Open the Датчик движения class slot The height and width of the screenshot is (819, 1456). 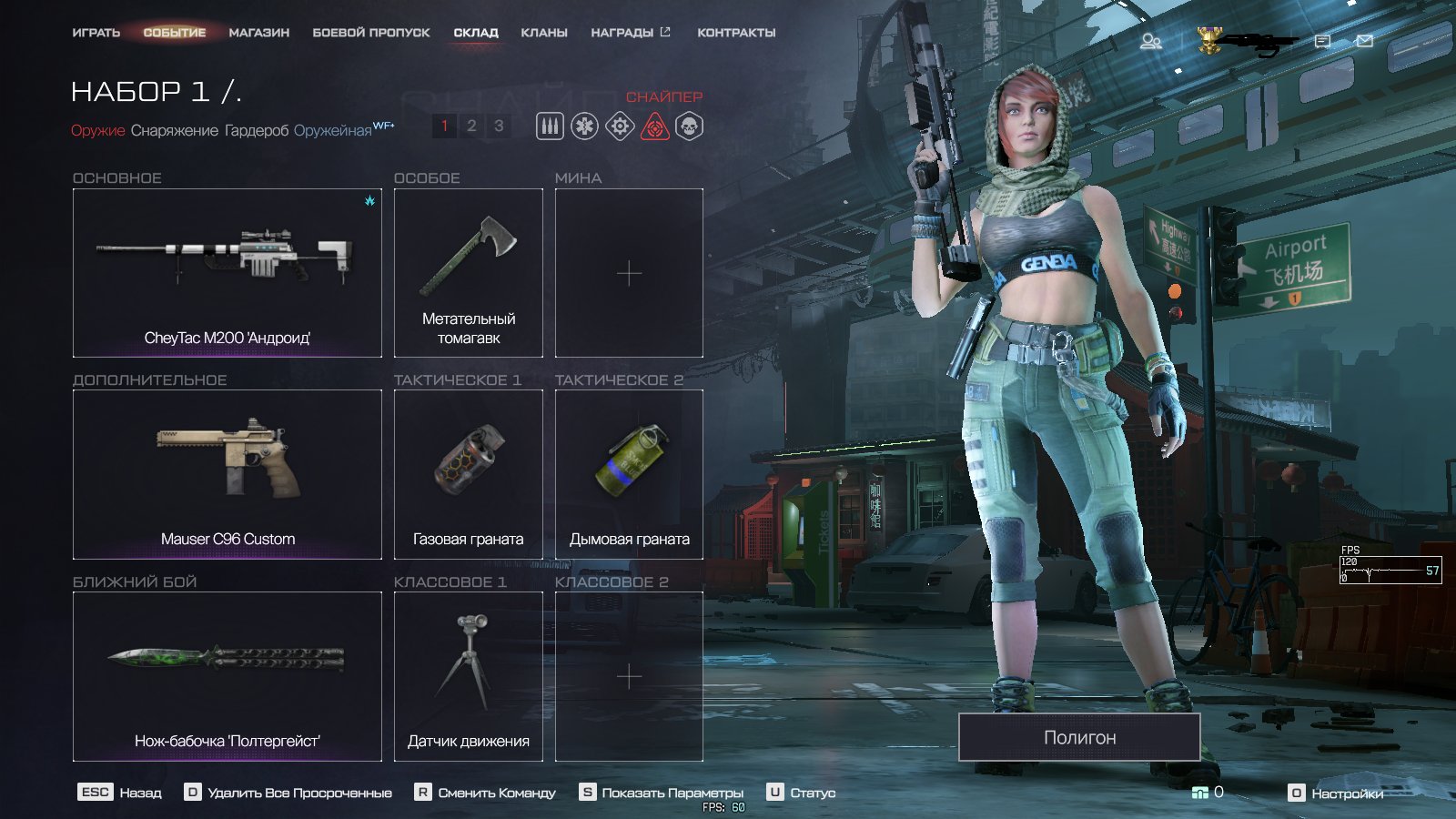[x=468, y=676]
